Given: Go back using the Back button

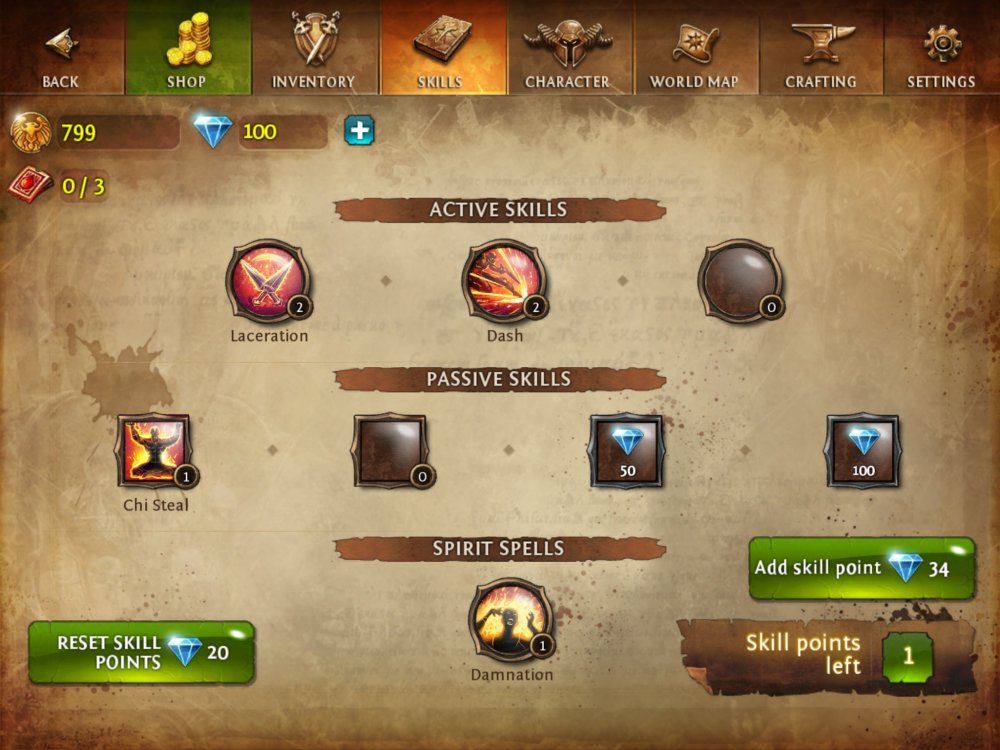Looking at the screenshot, I should (61, 48).
